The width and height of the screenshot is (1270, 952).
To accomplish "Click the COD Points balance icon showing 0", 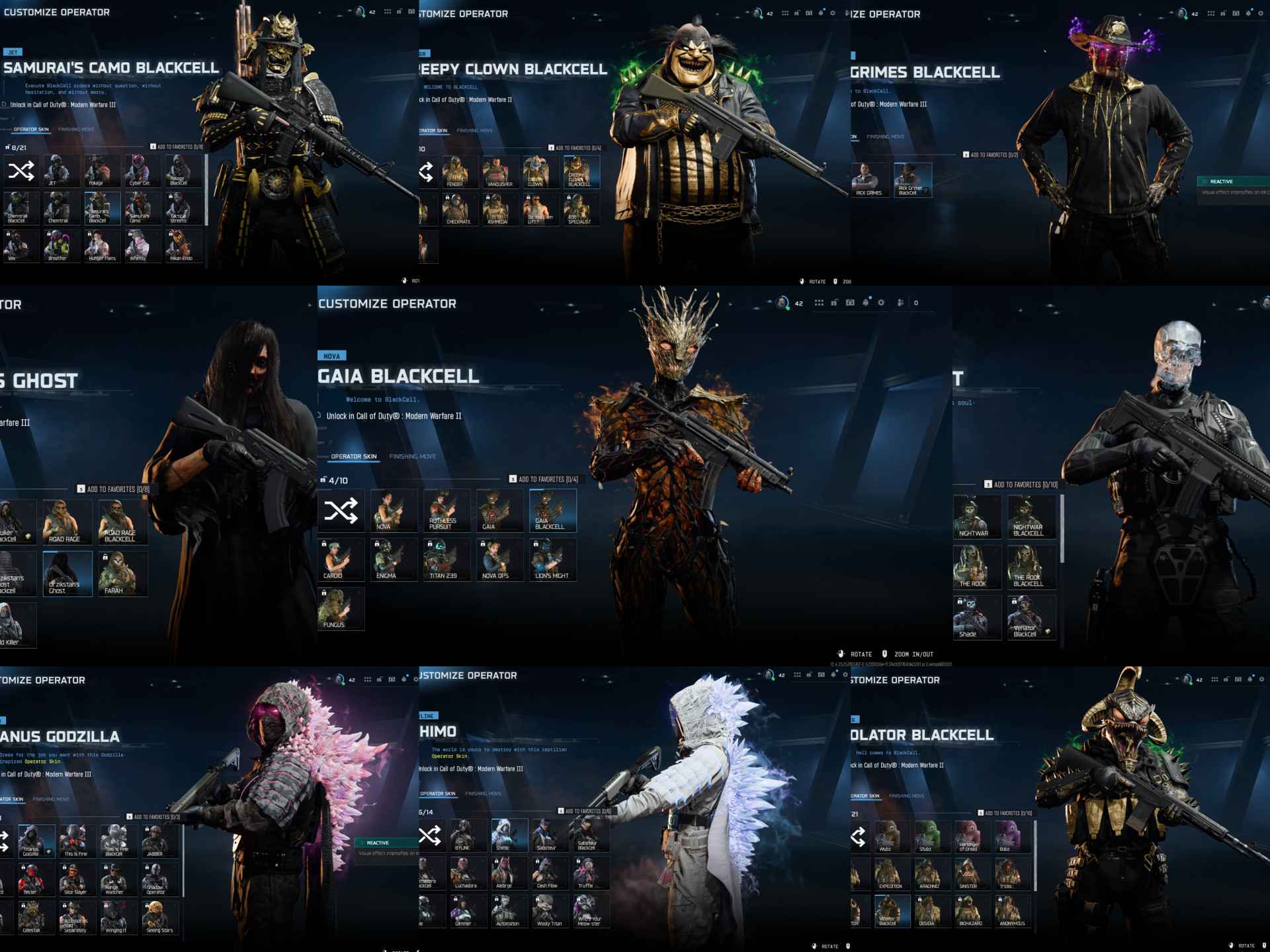I will 916,303.
